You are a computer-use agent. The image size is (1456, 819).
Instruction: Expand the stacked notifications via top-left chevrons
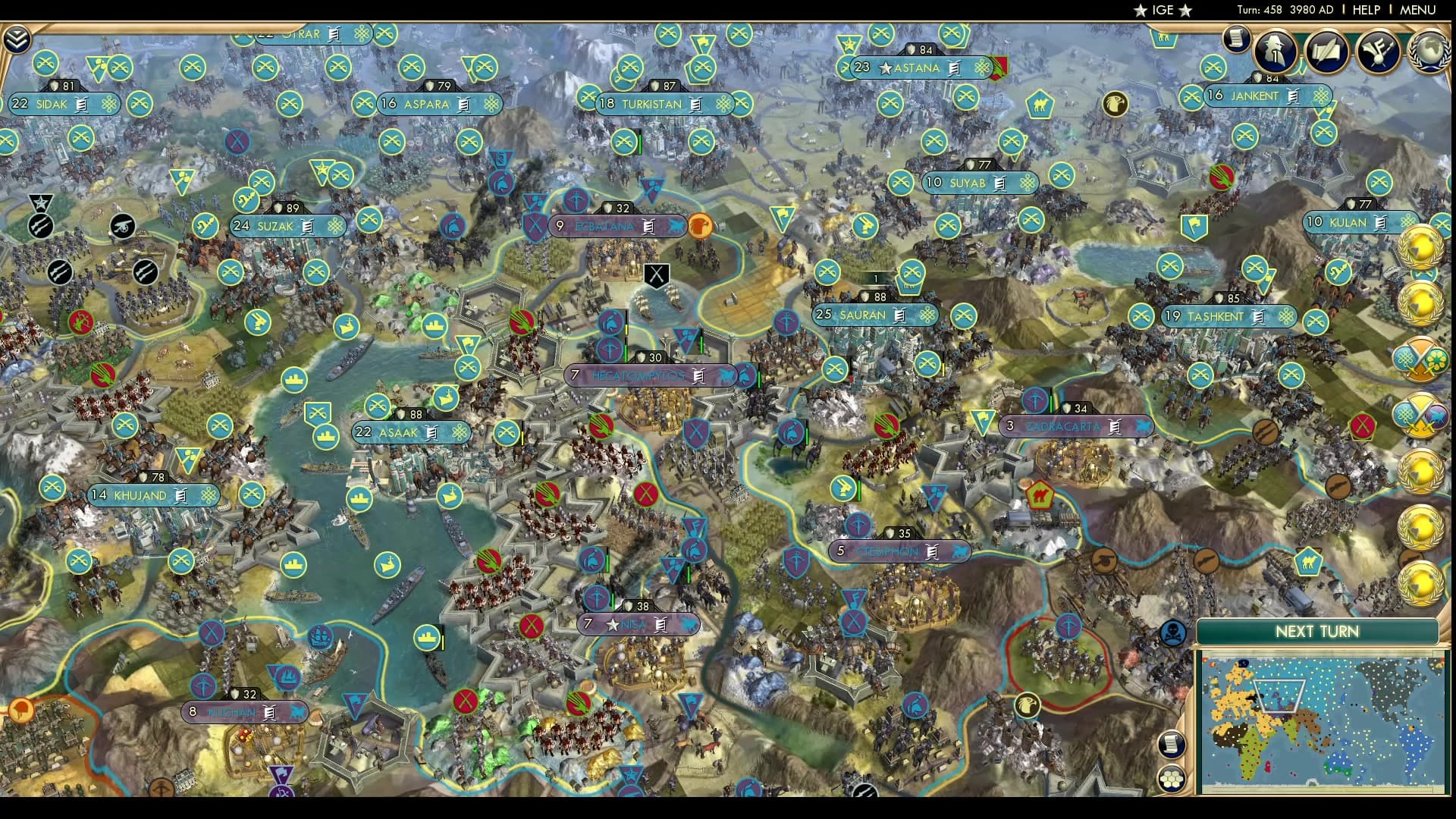pos(16,36)
